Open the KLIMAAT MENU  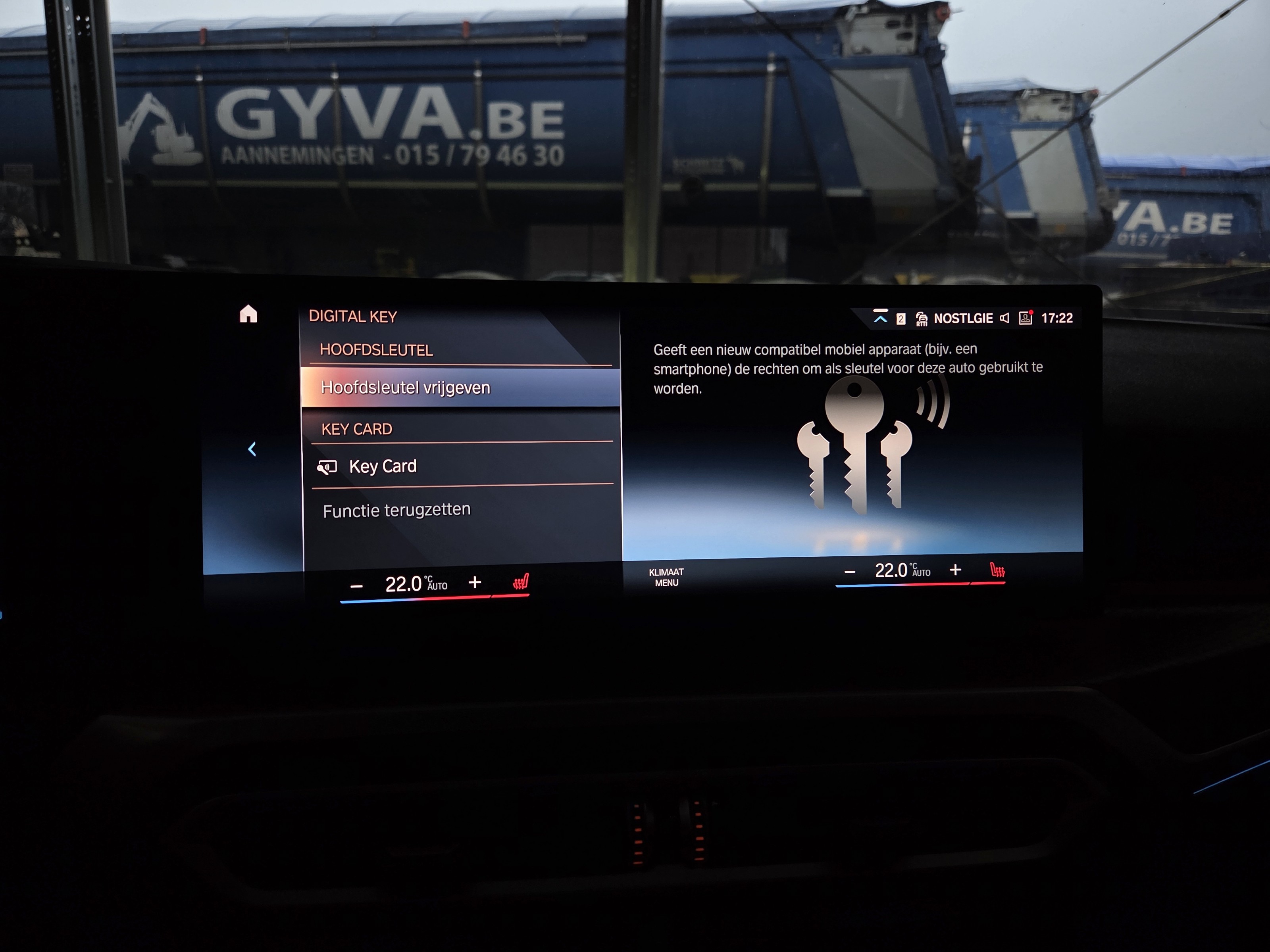pos(666,577)
